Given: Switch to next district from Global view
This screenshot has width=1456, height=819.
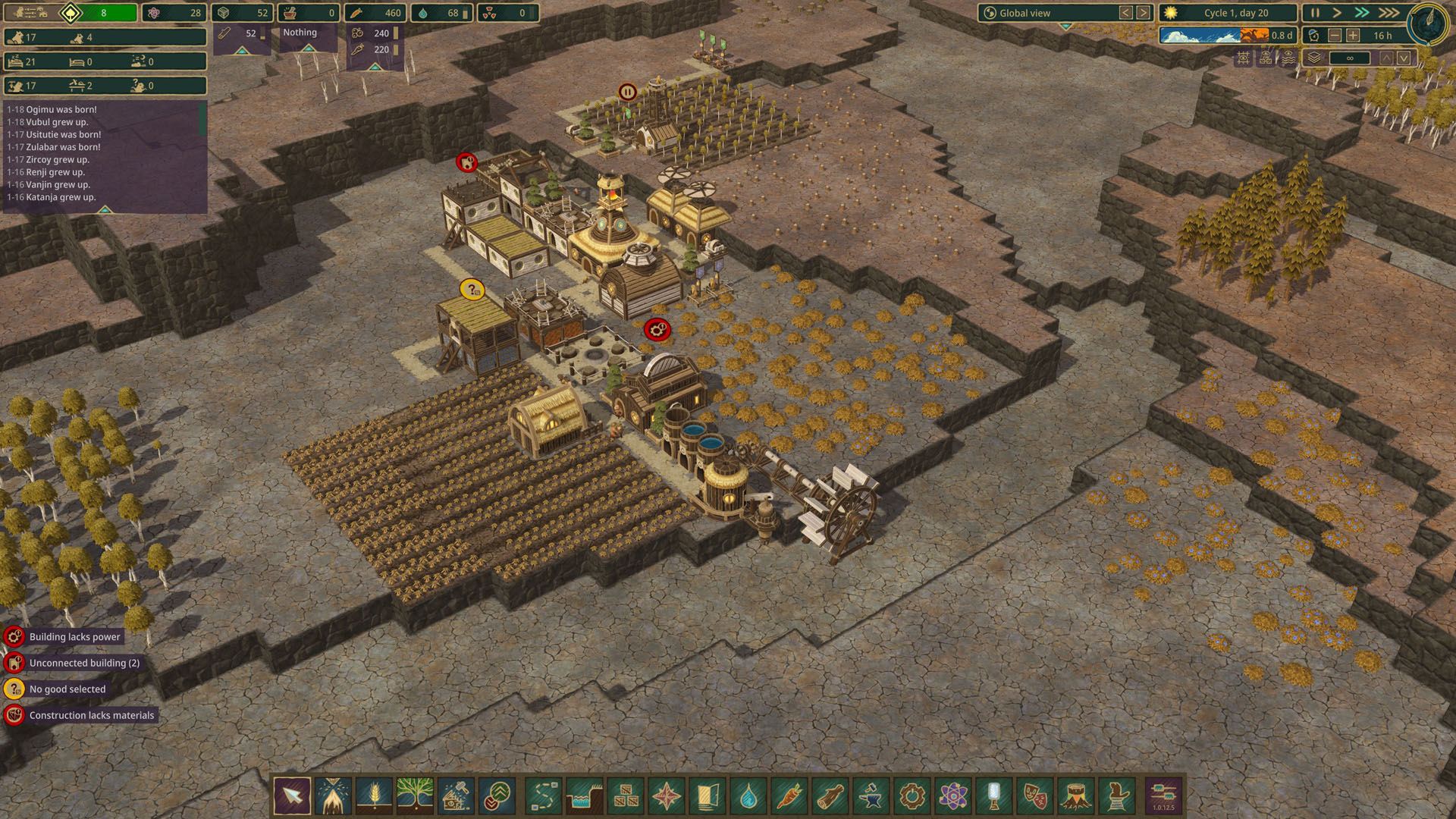Looking at the screenshot, I should click(x=1143, y=13).
